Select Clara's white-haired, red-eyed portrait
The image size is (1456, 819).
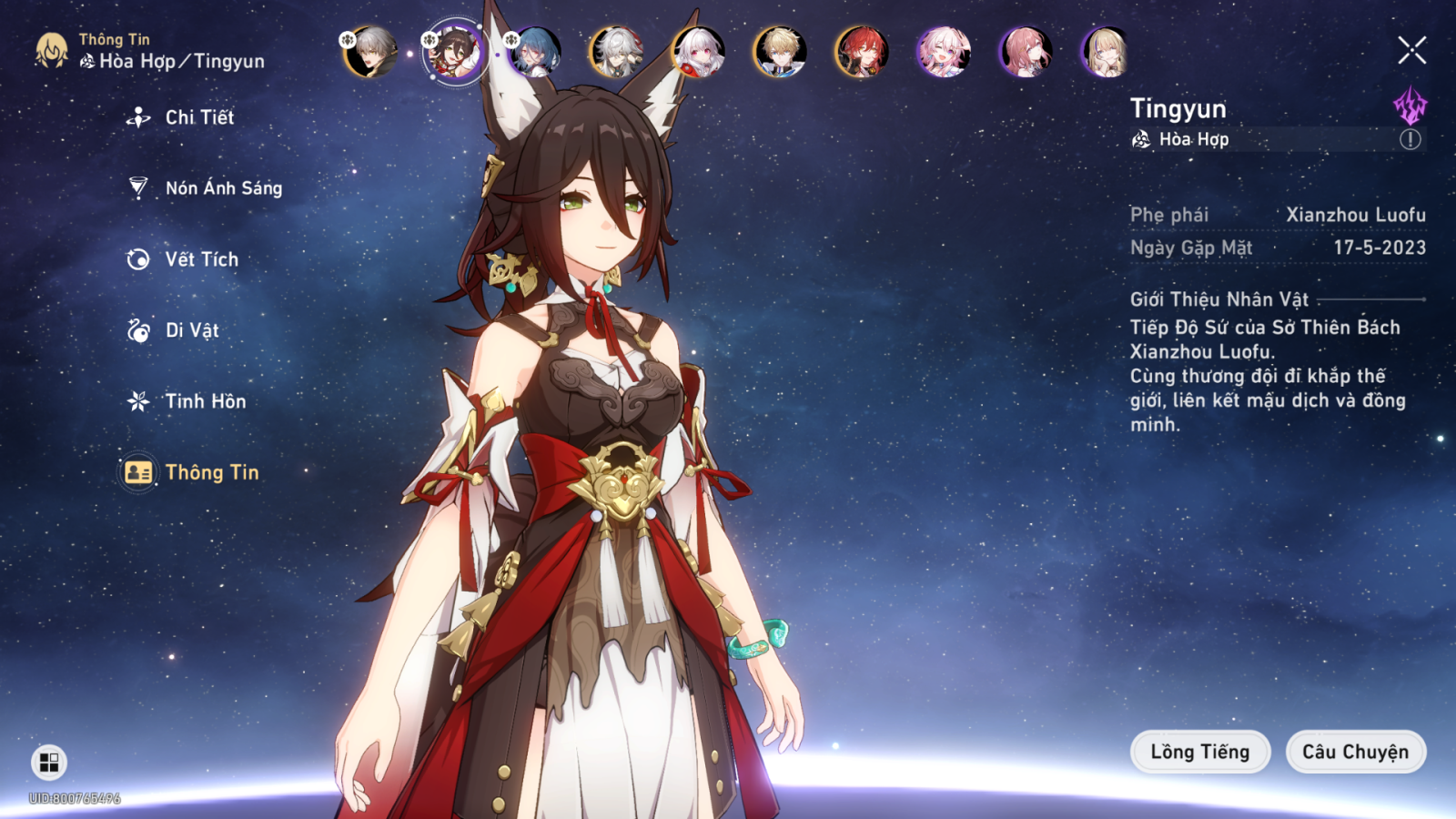tap(698, 52)
